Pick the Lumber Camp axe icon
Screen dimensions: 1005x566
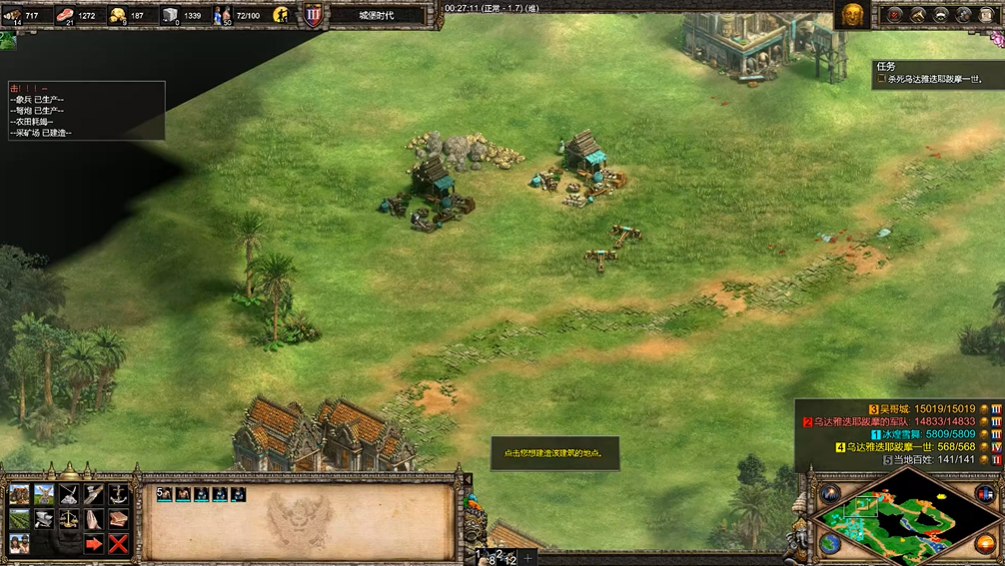[x=94, y=495]
